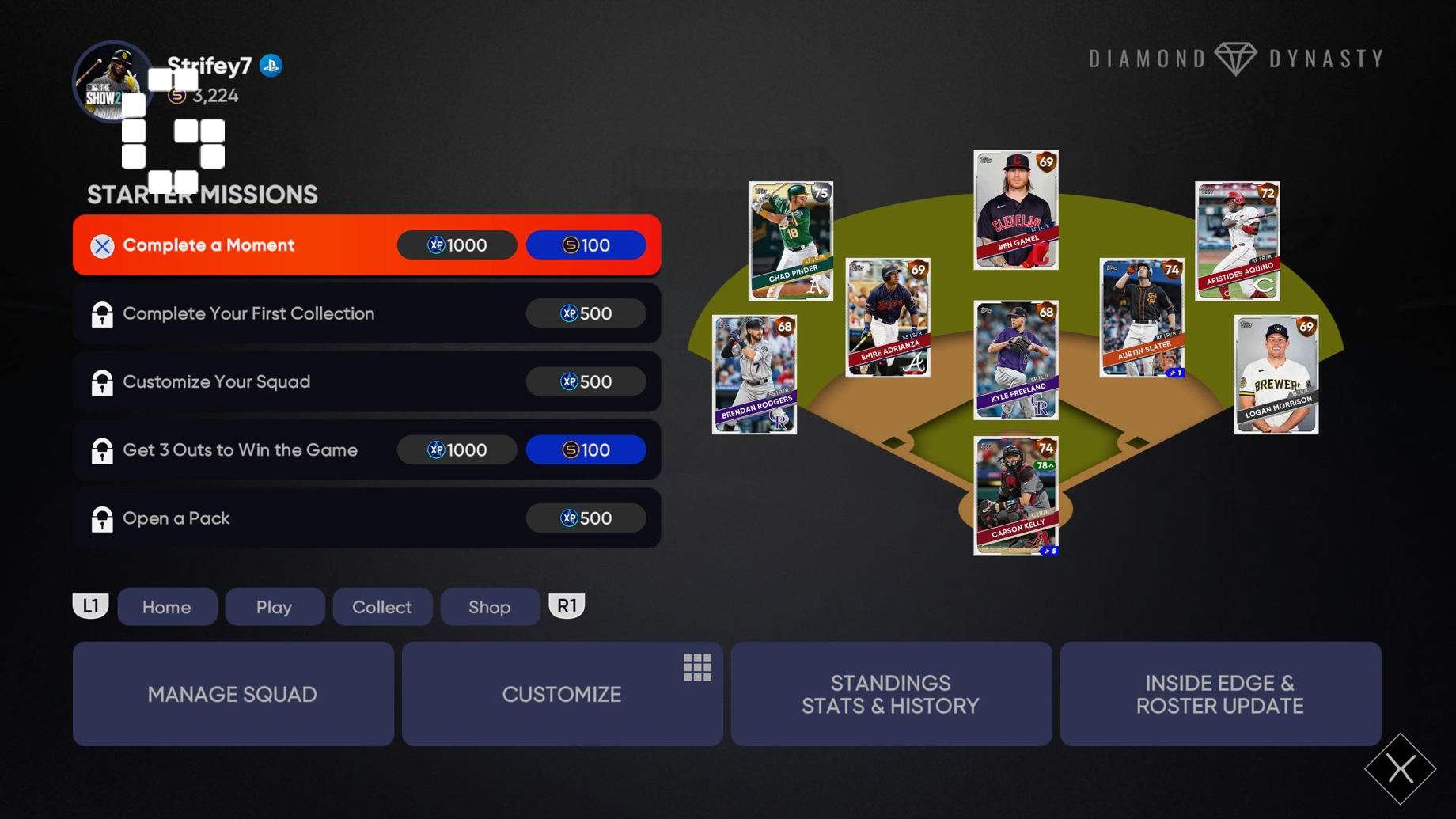Open Manage Squad
The image size is (1456, 819).
232,693
